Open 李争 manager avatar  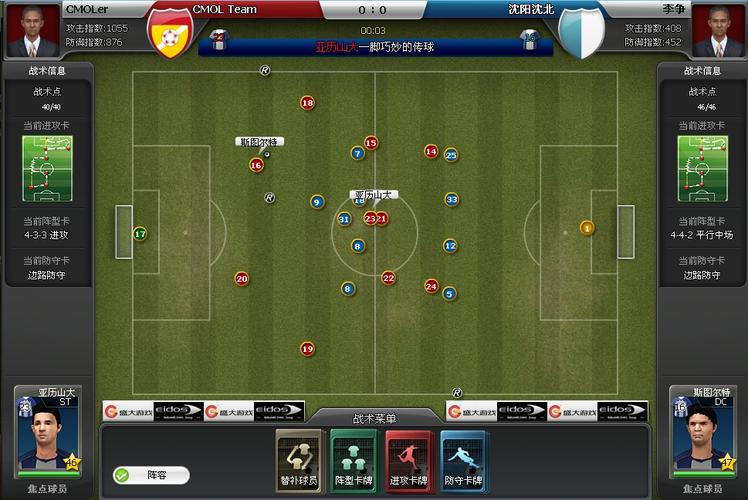716,31
